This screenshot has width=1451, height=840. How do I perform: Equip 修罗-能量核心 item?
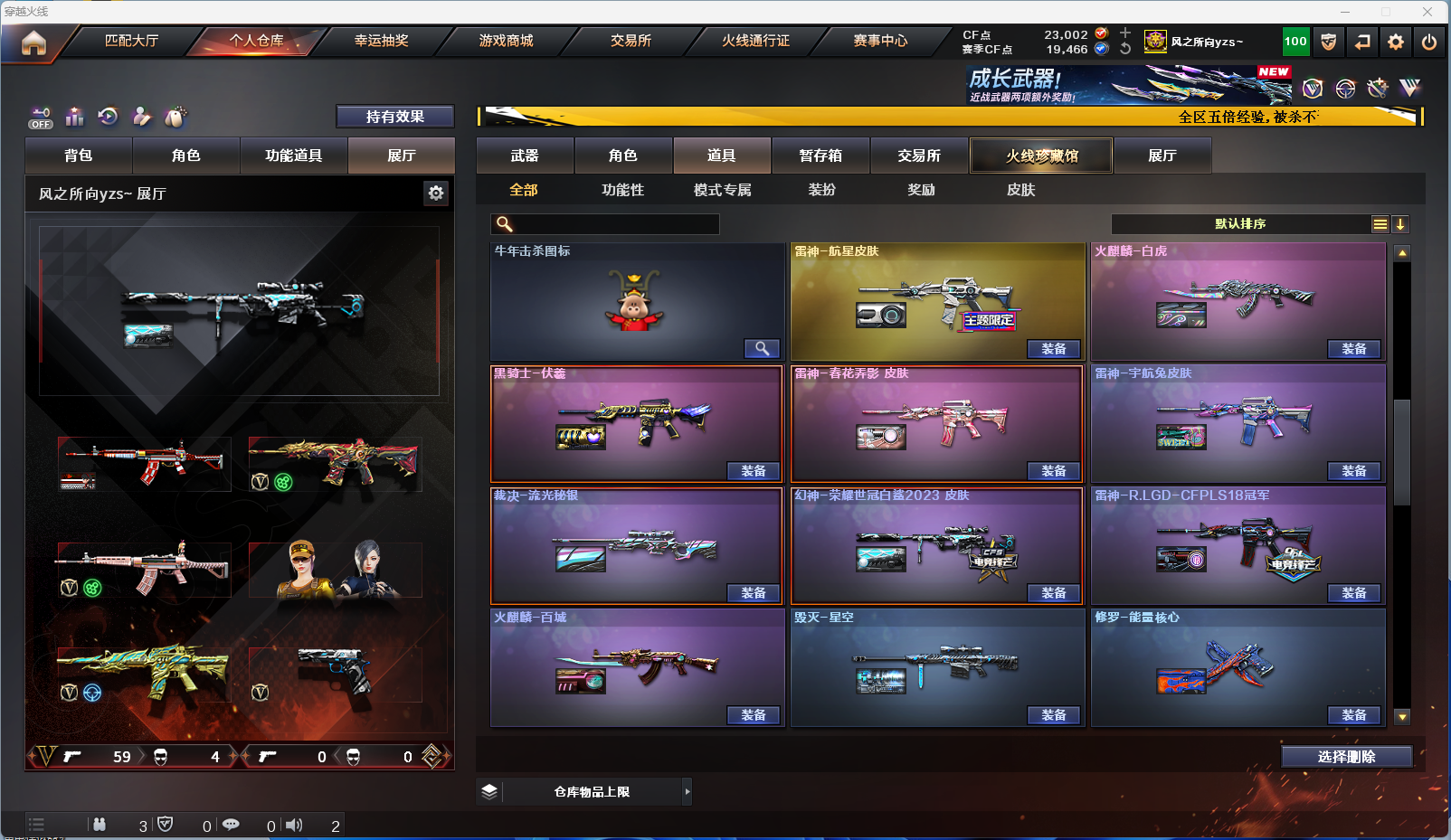[x=1353, y=715]
